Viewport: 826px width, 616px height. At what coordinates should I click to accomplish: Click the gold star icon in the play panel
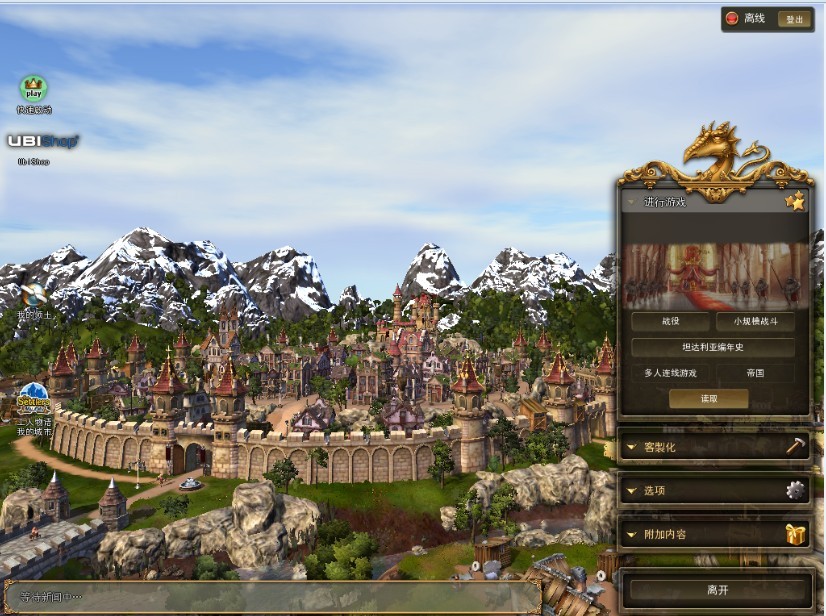[x=795, y=202]
